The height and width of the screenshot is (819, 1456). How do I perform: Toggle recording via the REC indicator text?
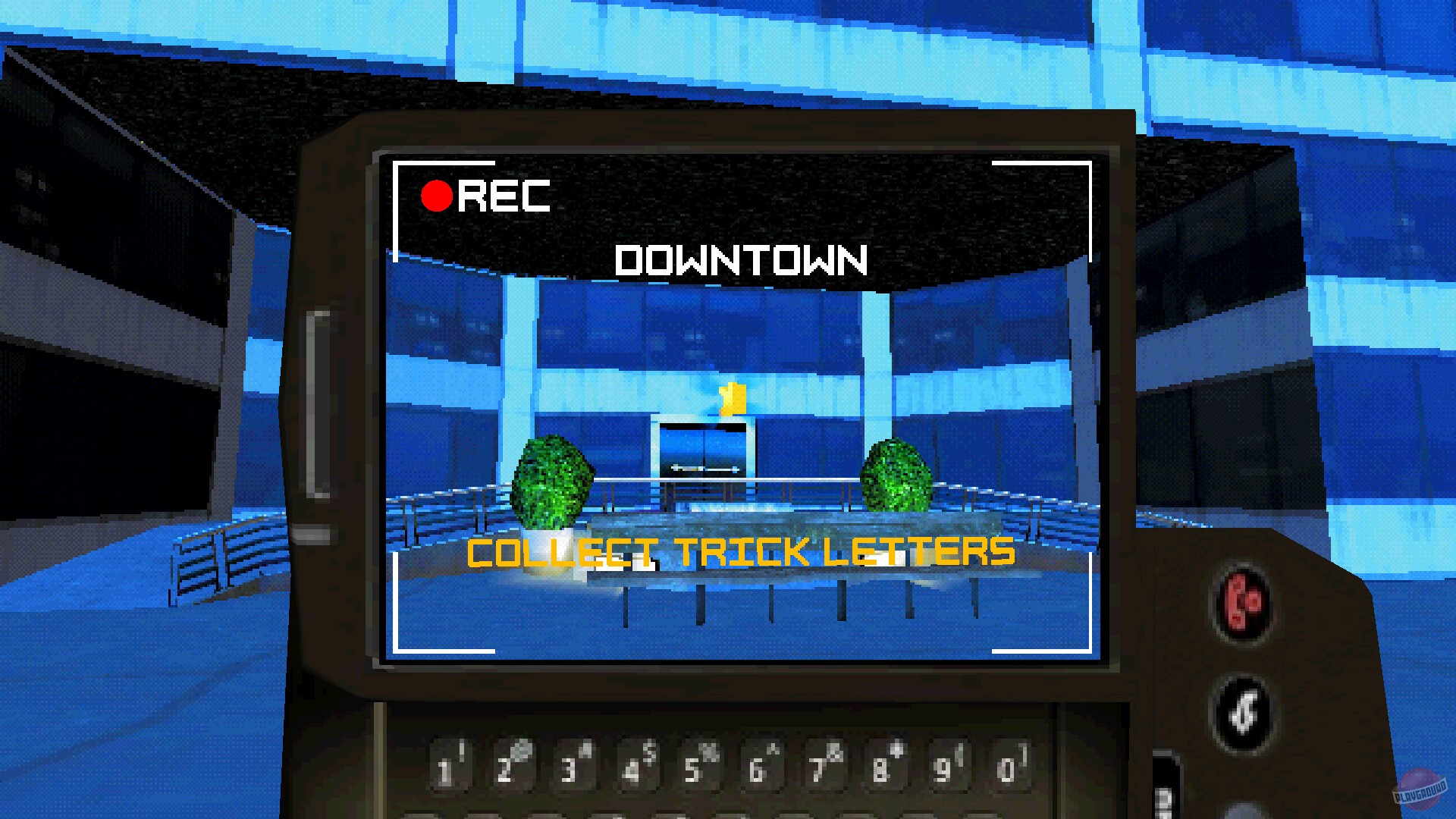[x=504, y=197]
